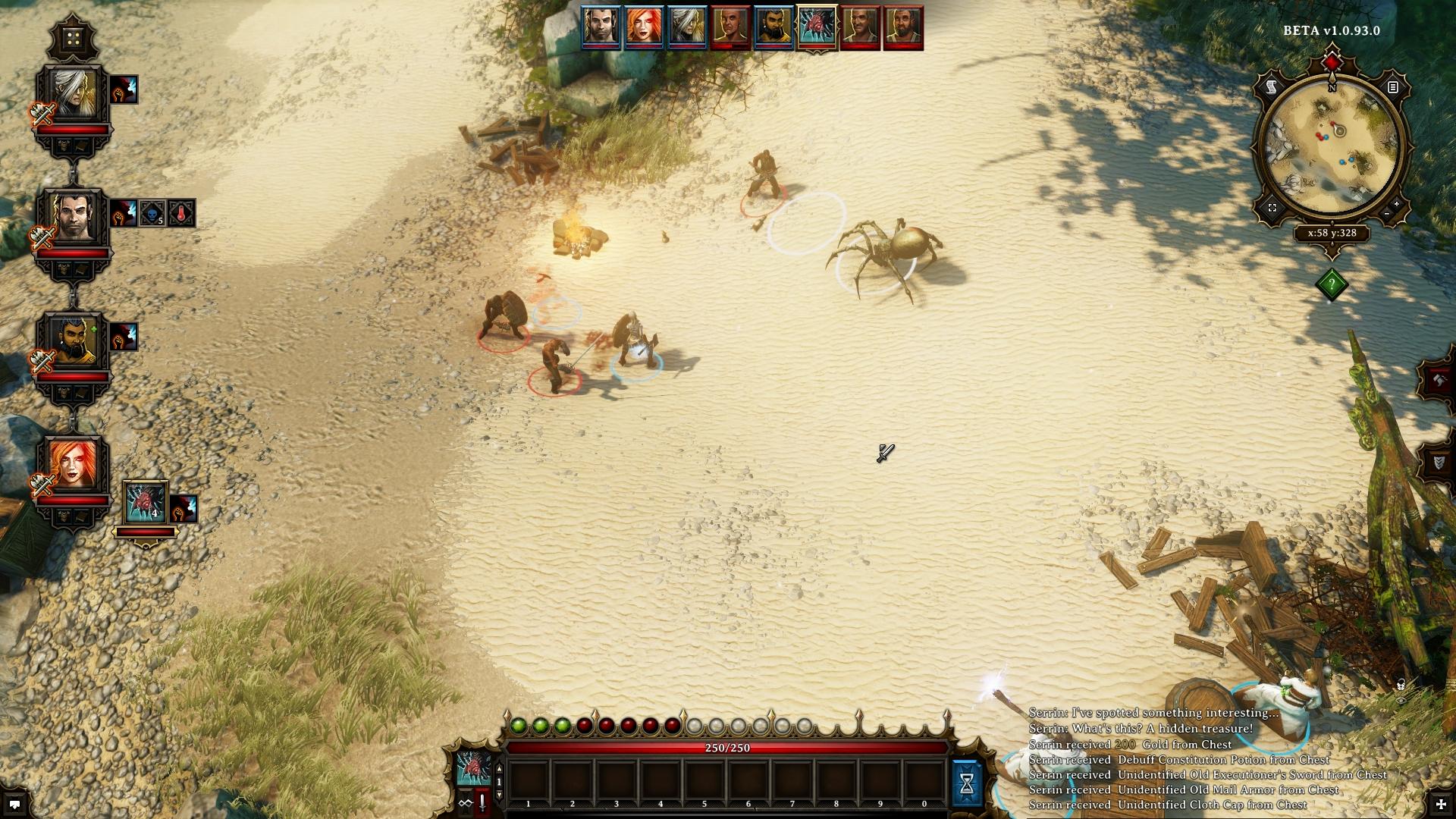Click the skull status icon on portrait
The width and height of the screenshot is (1456, 819).
[x=152, y=214]
